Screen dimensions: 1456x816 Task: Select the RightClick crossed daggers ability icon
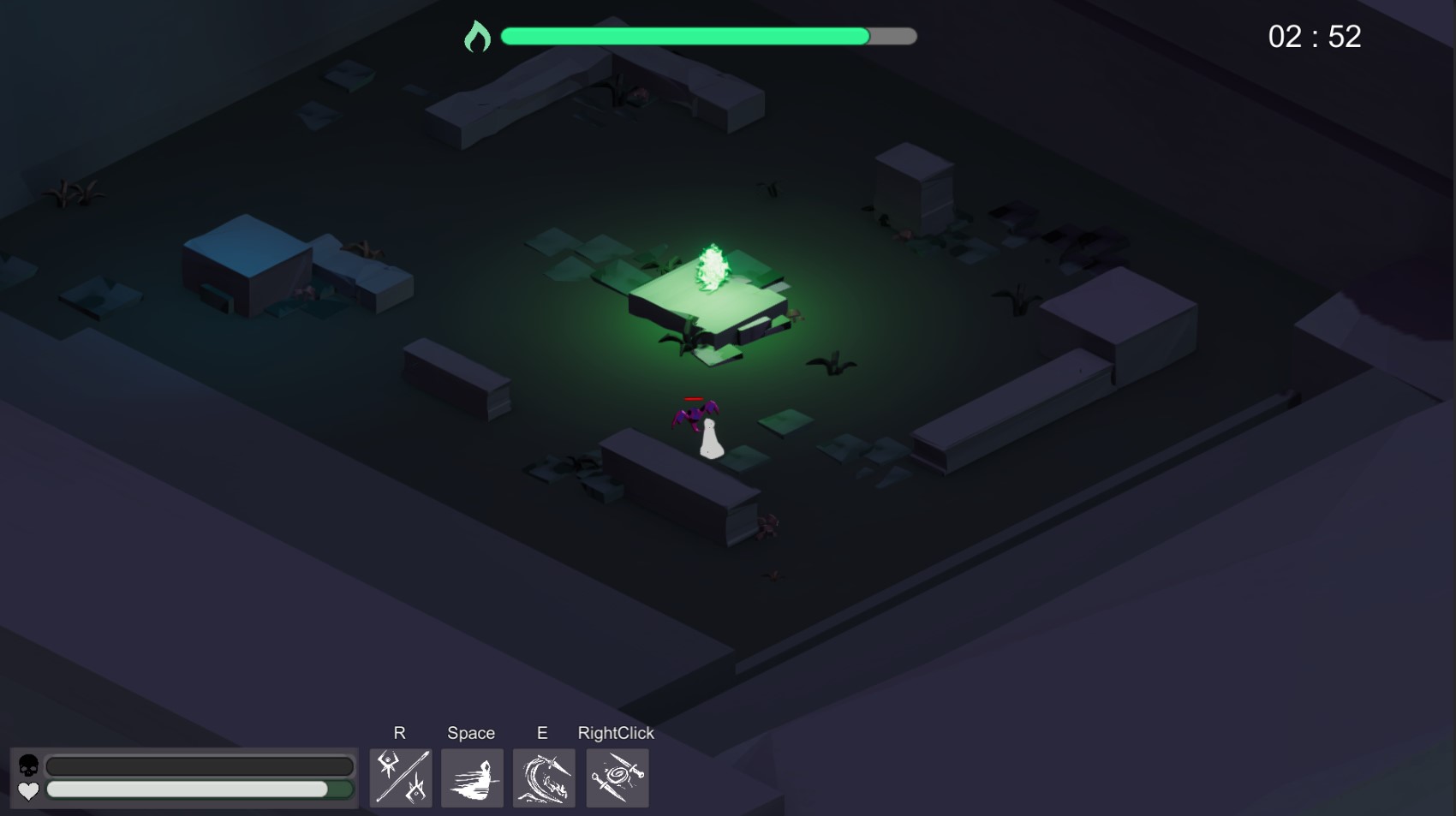click(x=617, y=777)
